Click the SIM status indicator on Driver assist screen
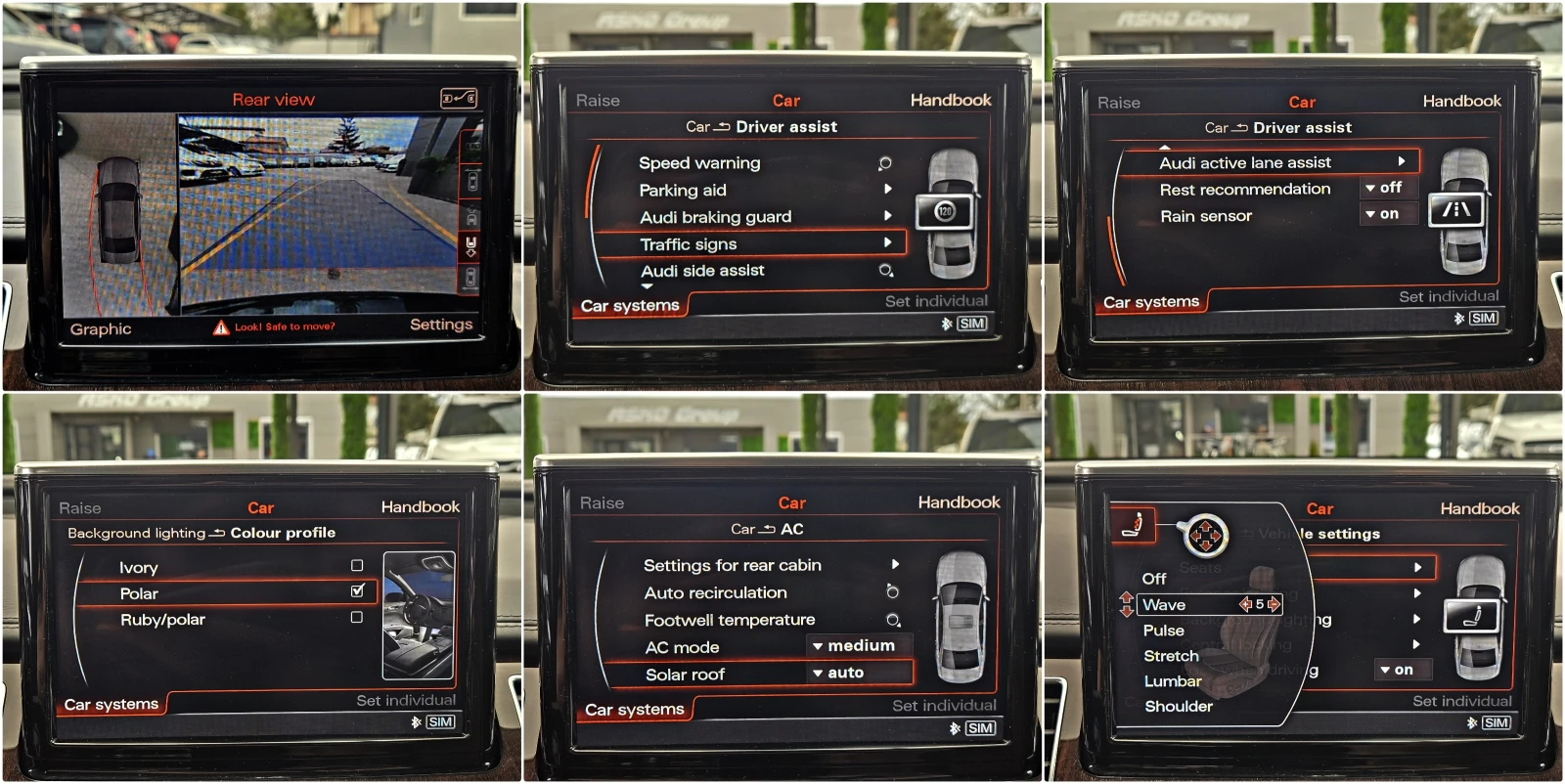Screen dimensions: 1565x784 pyautogui.click(x=974, y=323)
